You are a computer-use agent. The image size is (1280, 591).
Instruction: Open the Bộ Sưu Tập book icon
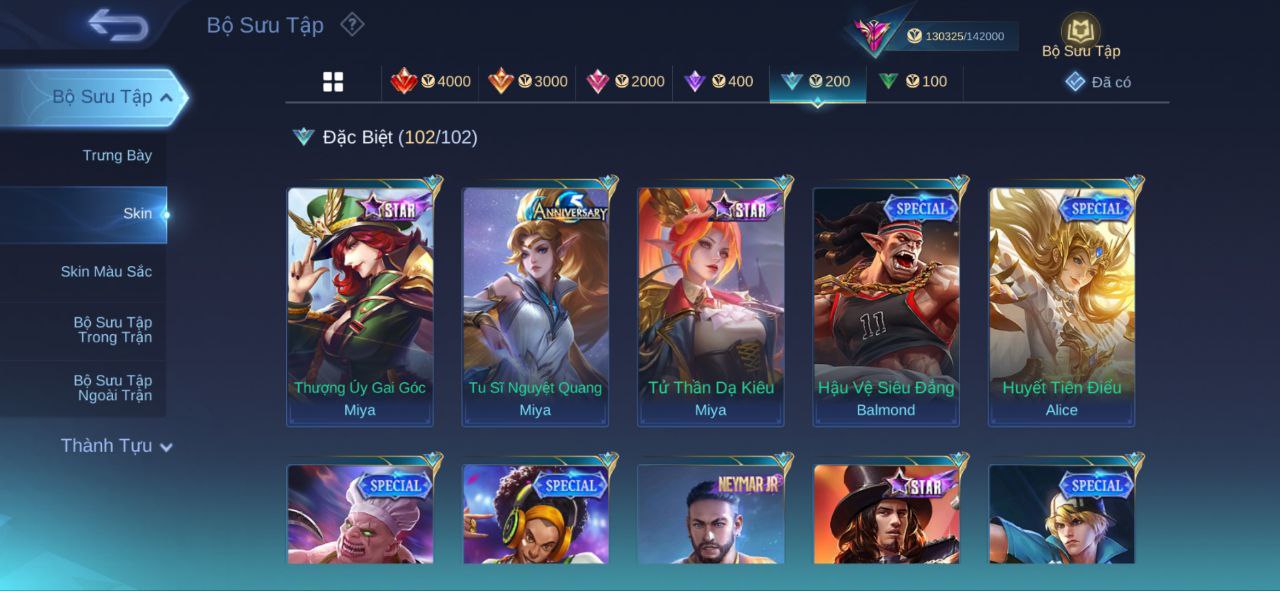[1080, 33]
